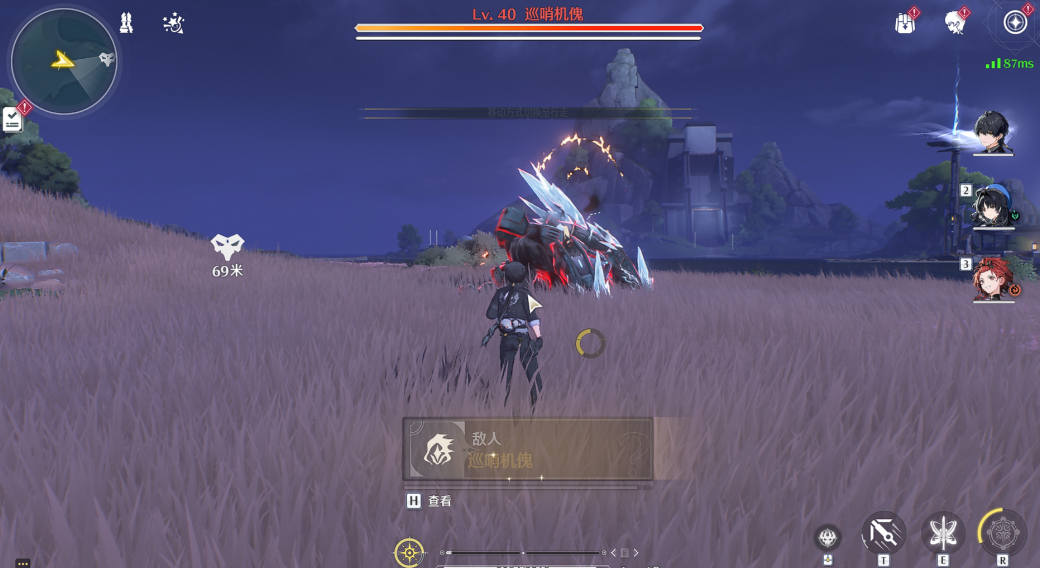This screenshot has width=1040, height=568.
Task: Switch to party member 2 with blue hat
Action: click(993, 206)
